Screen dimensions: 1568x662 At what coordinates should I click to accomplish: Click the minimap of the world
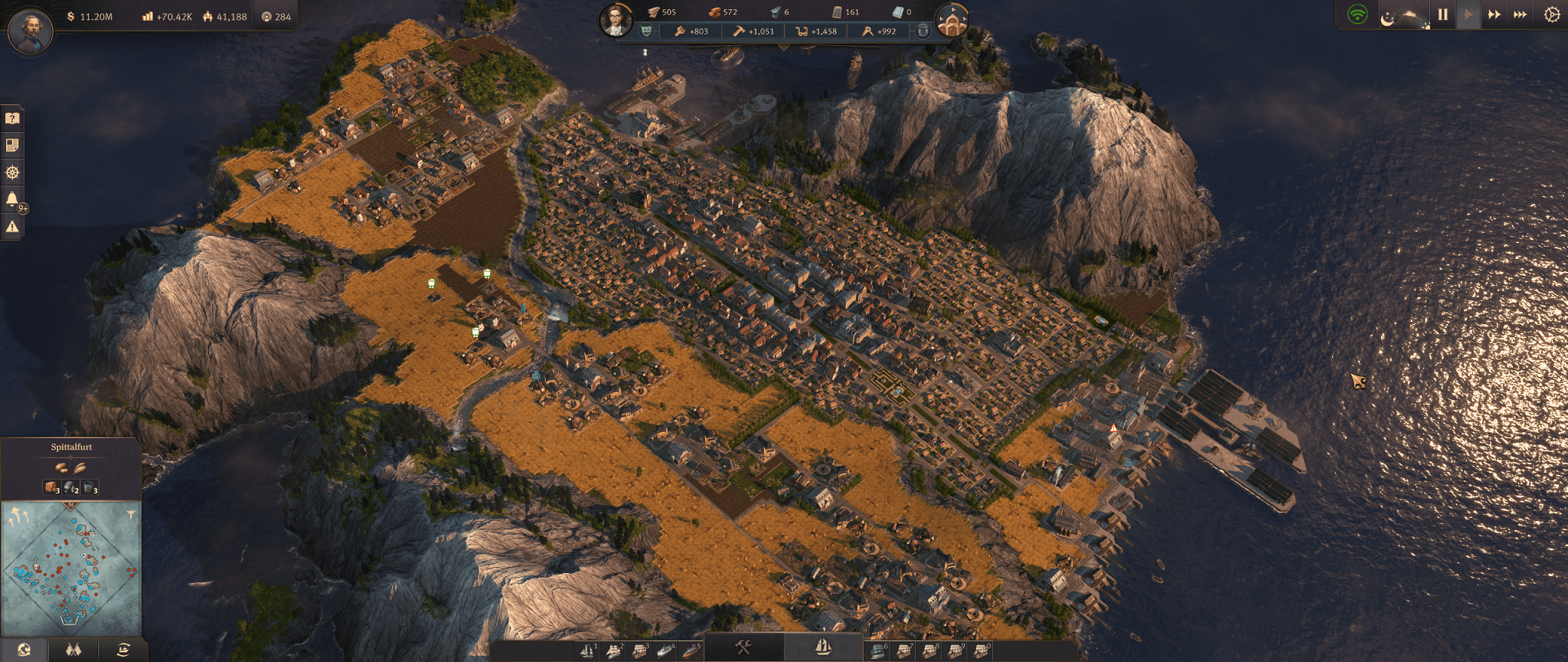[70, 569]
